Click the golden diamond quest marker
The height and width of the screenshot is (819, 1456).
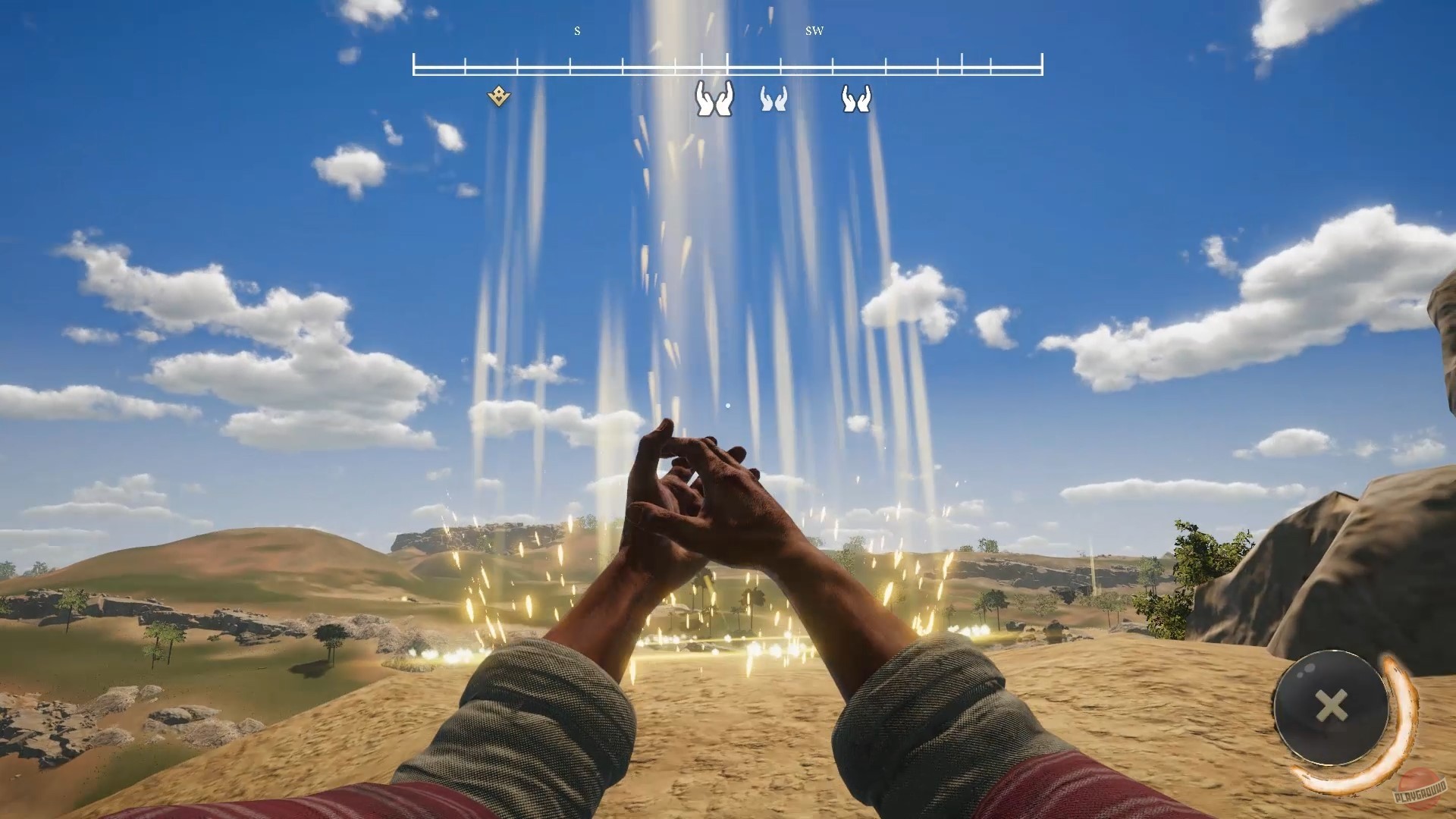498,96
